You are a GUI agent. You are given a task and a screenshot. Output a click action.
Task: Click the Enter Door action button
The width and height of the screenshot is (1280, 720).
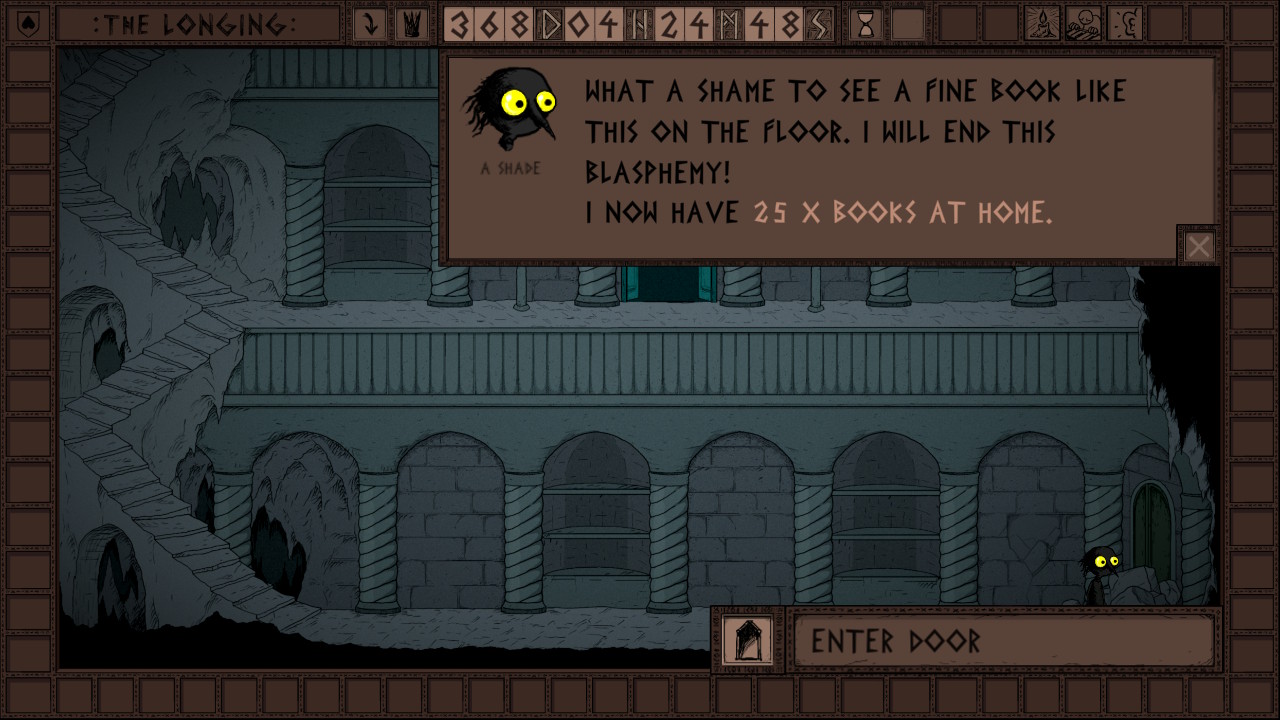point(1004,641)
